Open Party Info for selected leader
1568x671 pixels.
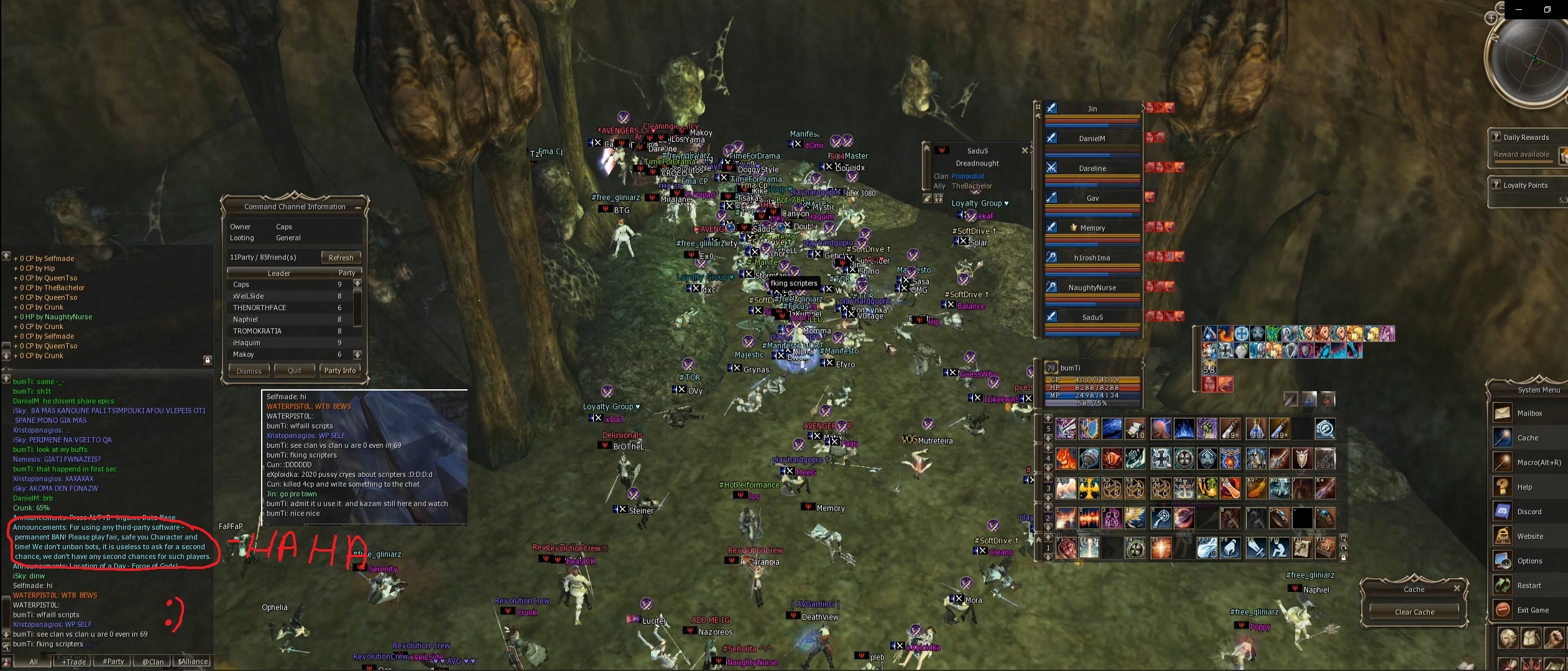point(340,371)
